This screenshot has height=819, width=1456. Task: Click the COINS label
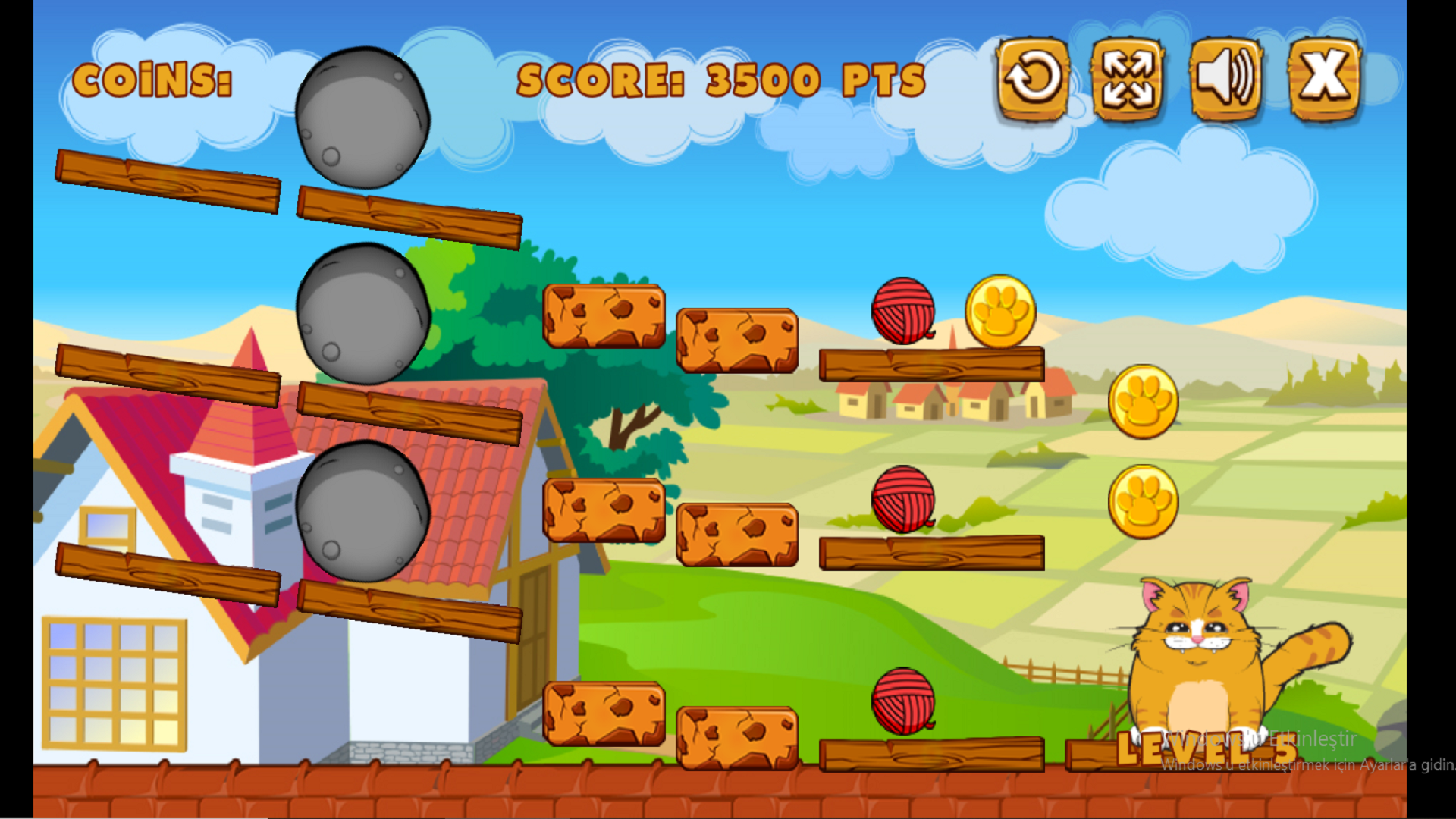point(154,80)
